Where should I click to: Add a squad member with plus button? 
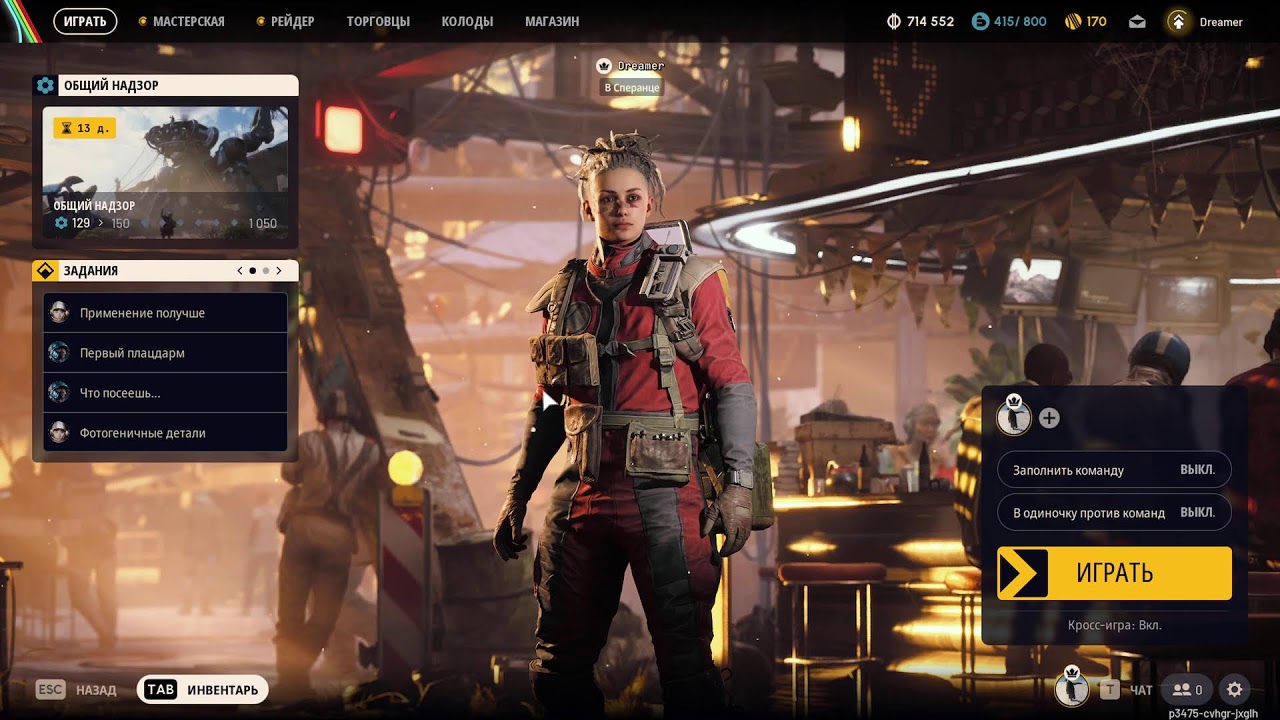click(1049, 418)
